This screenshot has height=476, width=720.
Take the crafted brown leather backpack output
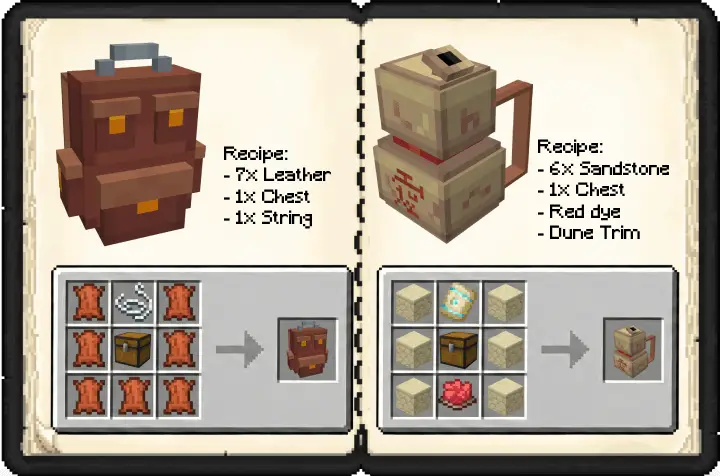tap(307, 349)
